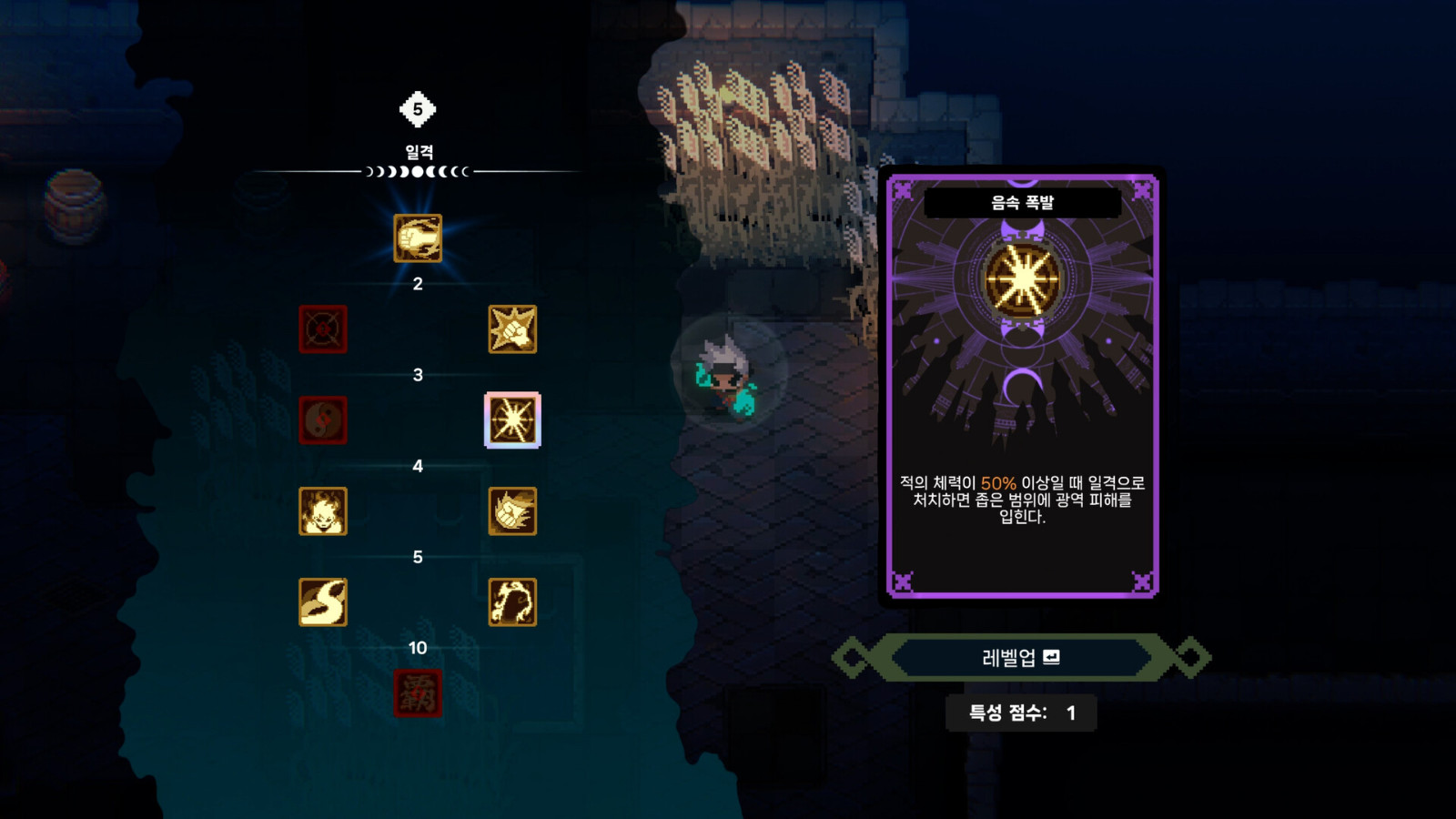Click the 특성 점수 trait points display

(1021, 713)
